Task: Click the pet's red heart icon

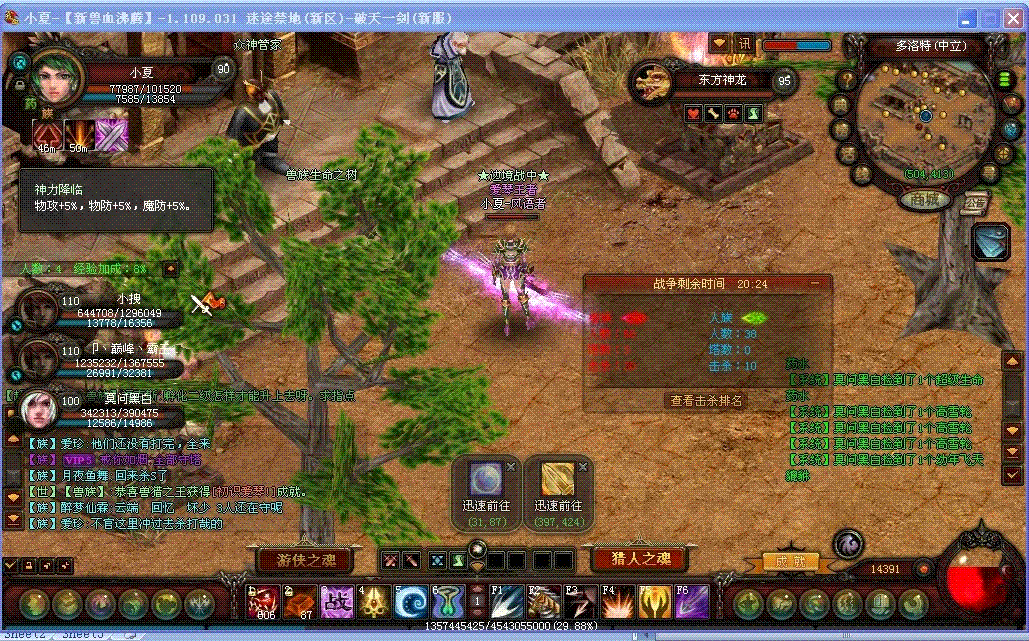Action: [x=692, y=114]
